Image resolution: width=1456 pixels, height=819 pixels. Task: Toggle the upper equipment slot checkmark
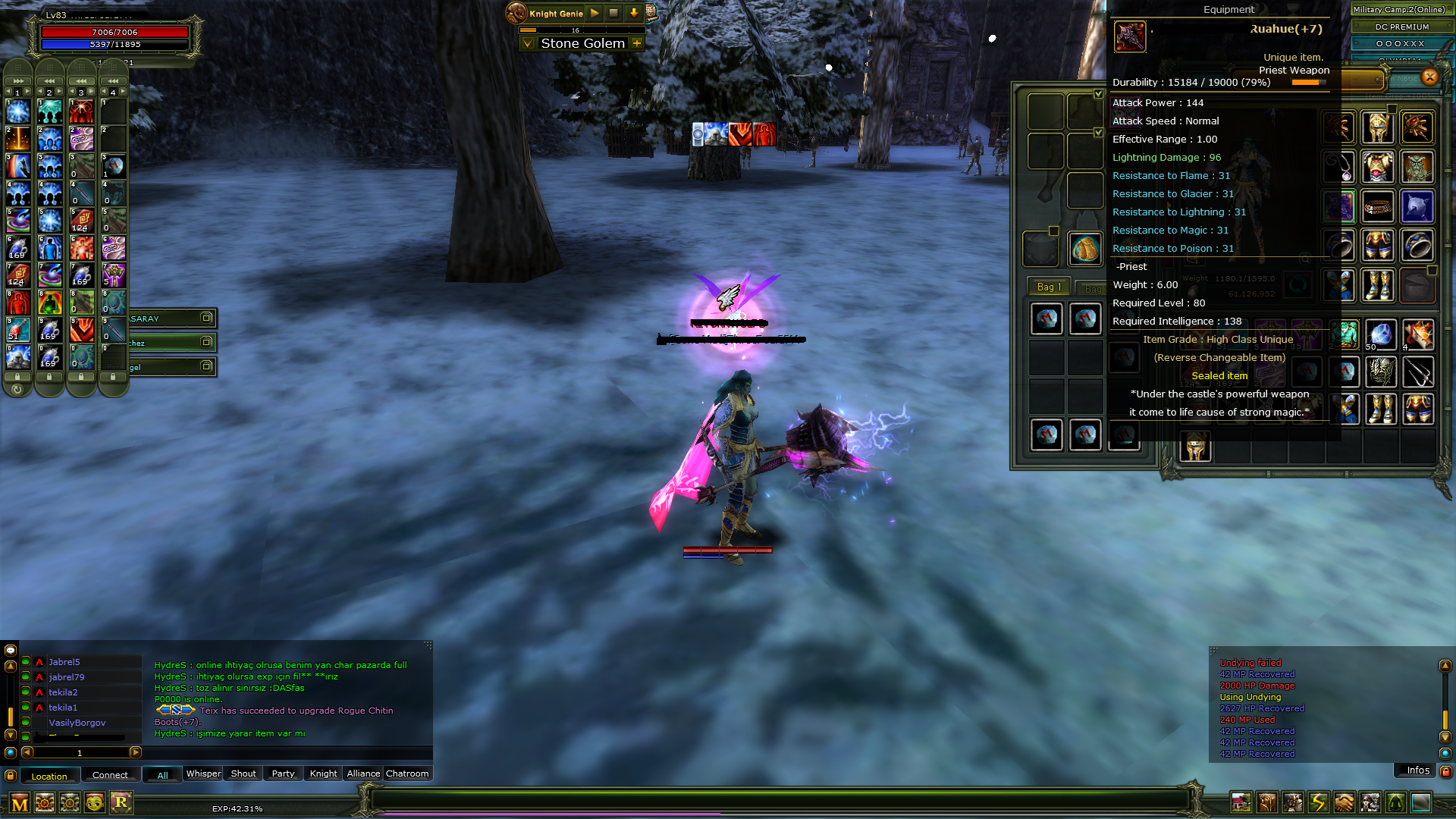click(x=1099, y=94)
